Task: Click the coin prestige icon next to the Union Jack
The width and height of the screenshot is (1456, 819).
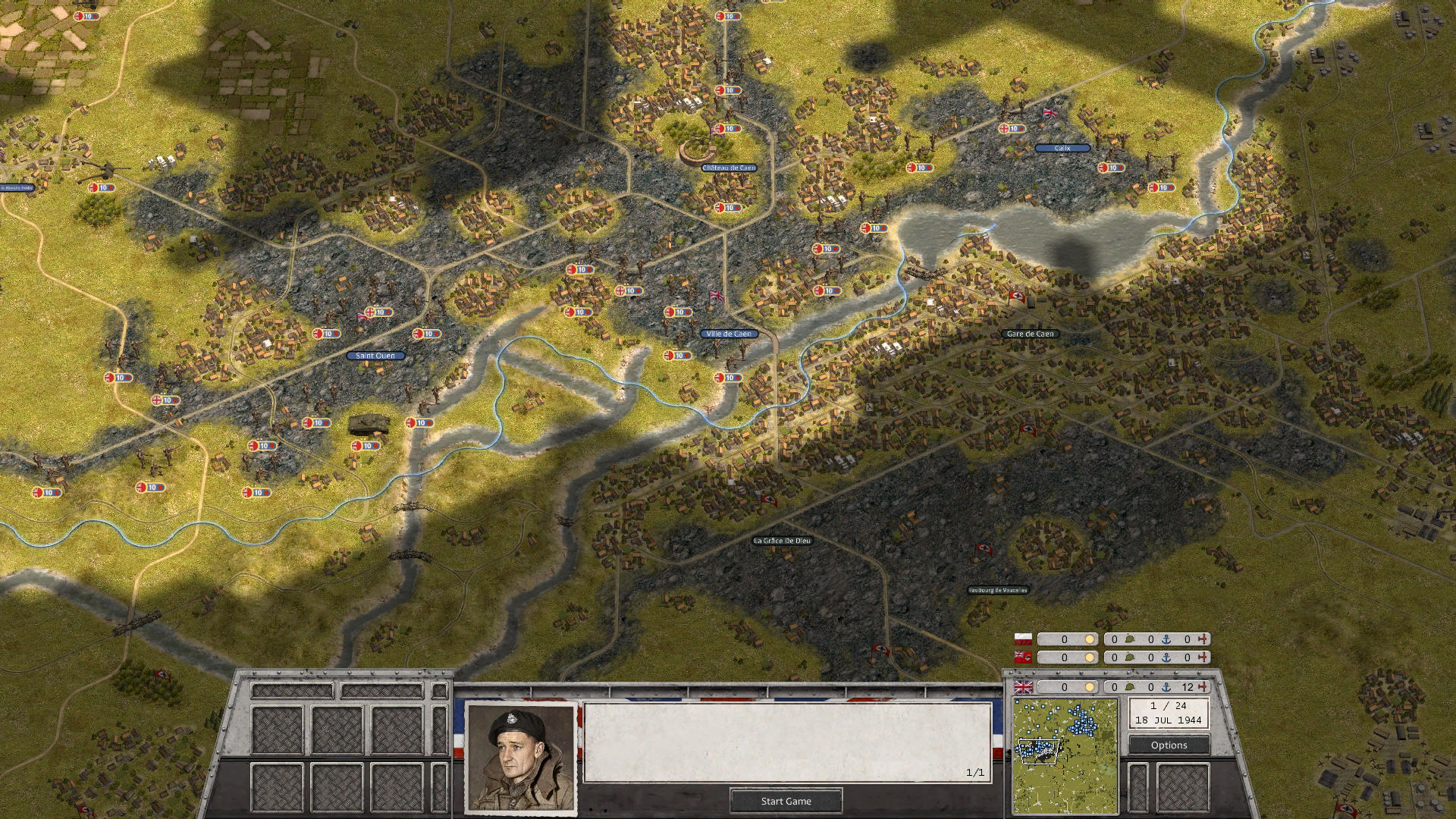Action: pos(1089,688)
